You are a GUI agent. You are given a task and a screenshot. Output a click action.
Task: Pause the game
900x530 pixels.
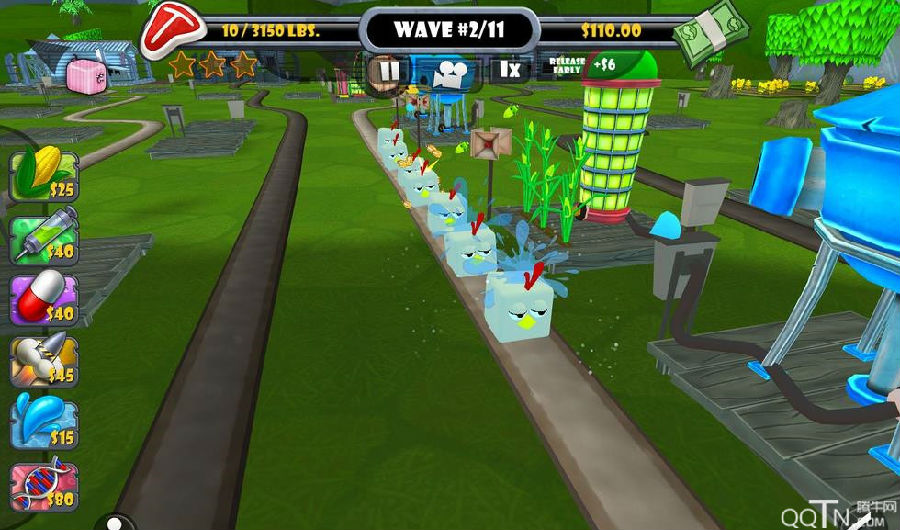[x=388, y=70]
